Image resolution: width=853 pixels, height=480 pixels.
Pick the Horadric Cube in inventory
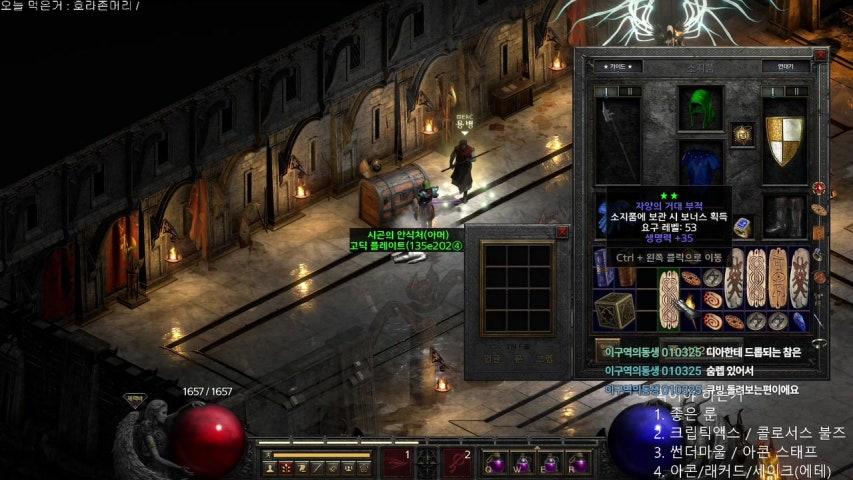click(612, 311)
